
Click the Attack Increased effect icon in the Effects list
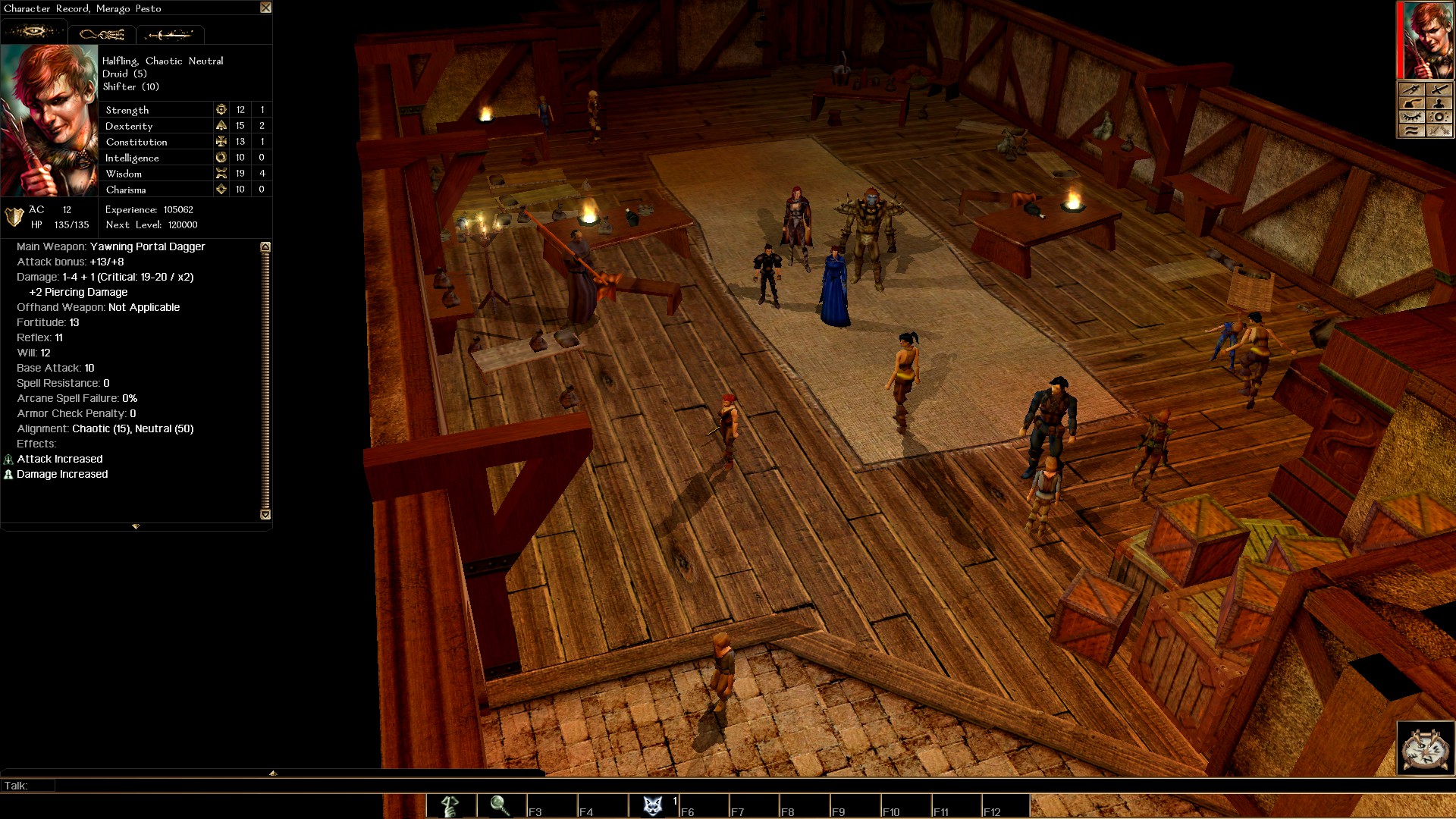pyautogui.click(x=8, y=460)
